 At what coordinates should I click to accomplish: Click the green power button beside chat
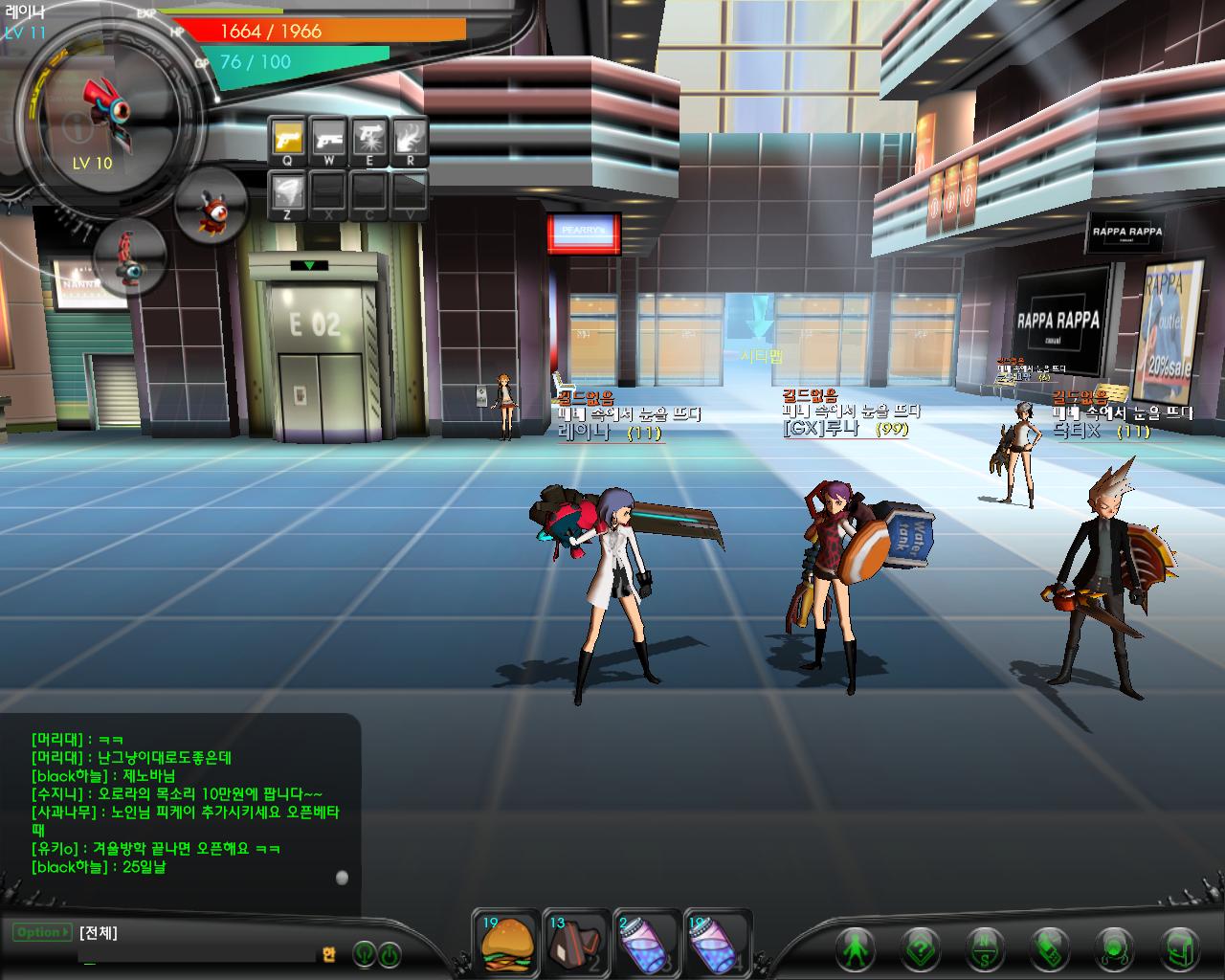[x=390, y=954]
